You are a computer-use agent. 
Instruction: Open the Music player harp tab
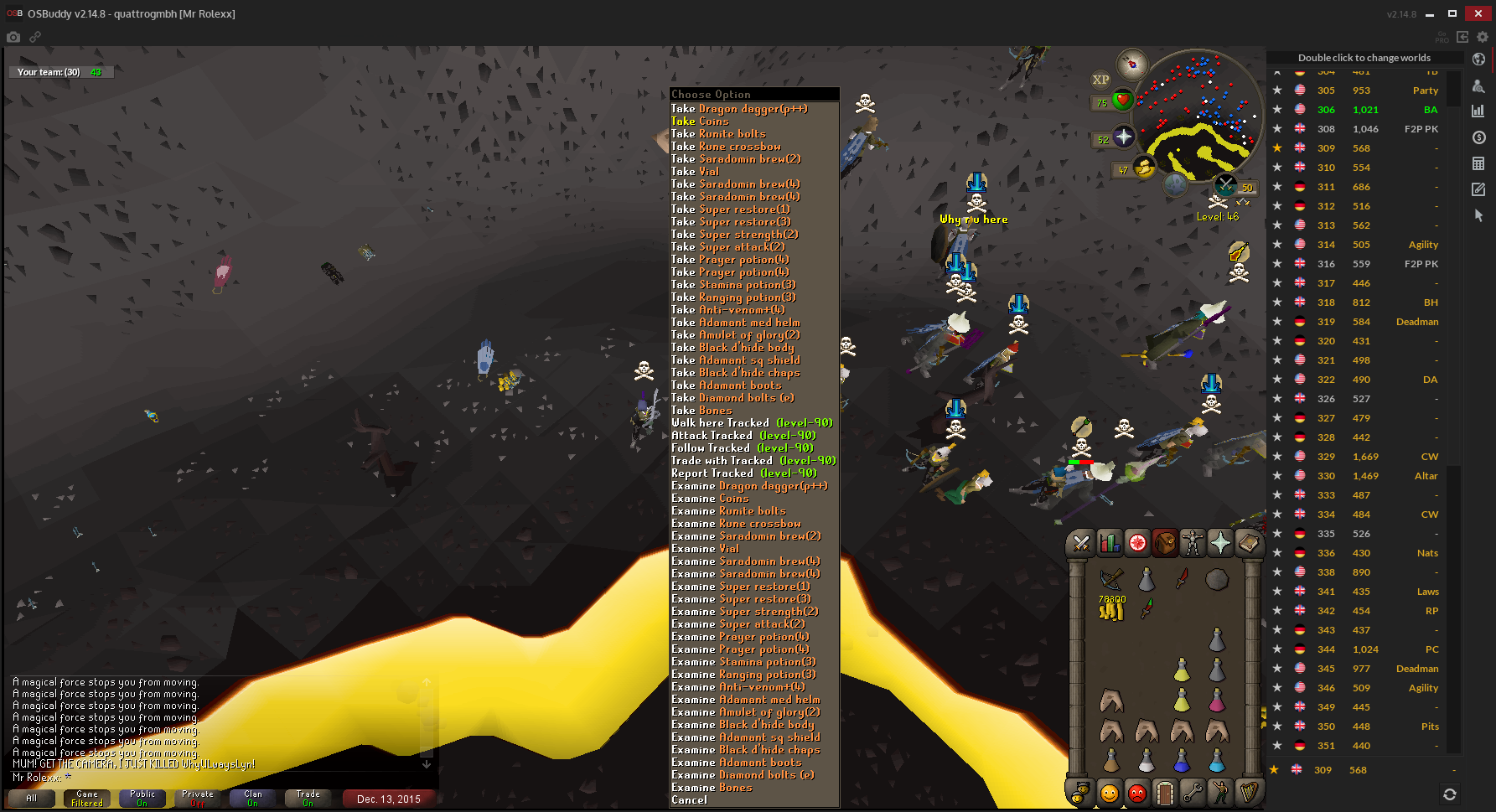coord(1249,793)
